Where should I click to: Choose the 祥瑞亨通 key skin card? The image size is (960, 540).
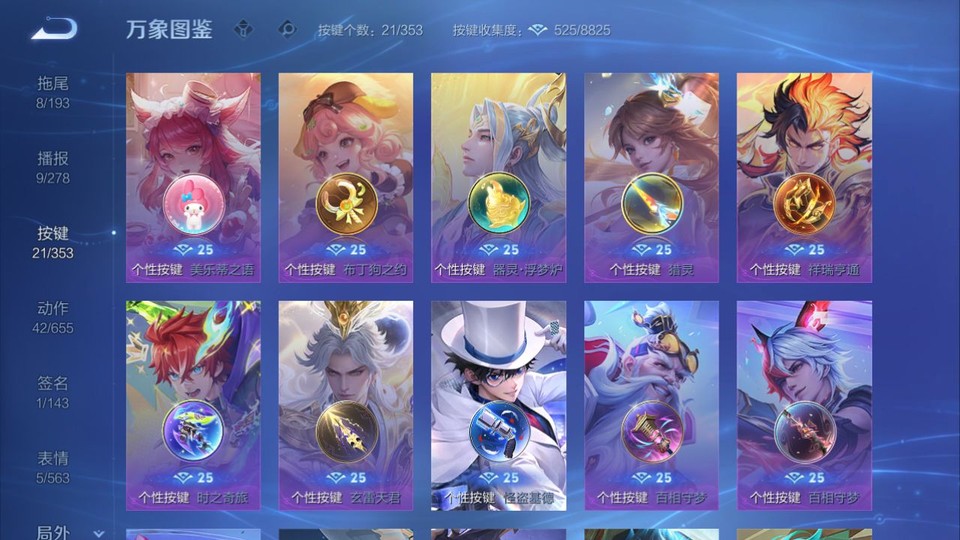click(x=804, y=178)
